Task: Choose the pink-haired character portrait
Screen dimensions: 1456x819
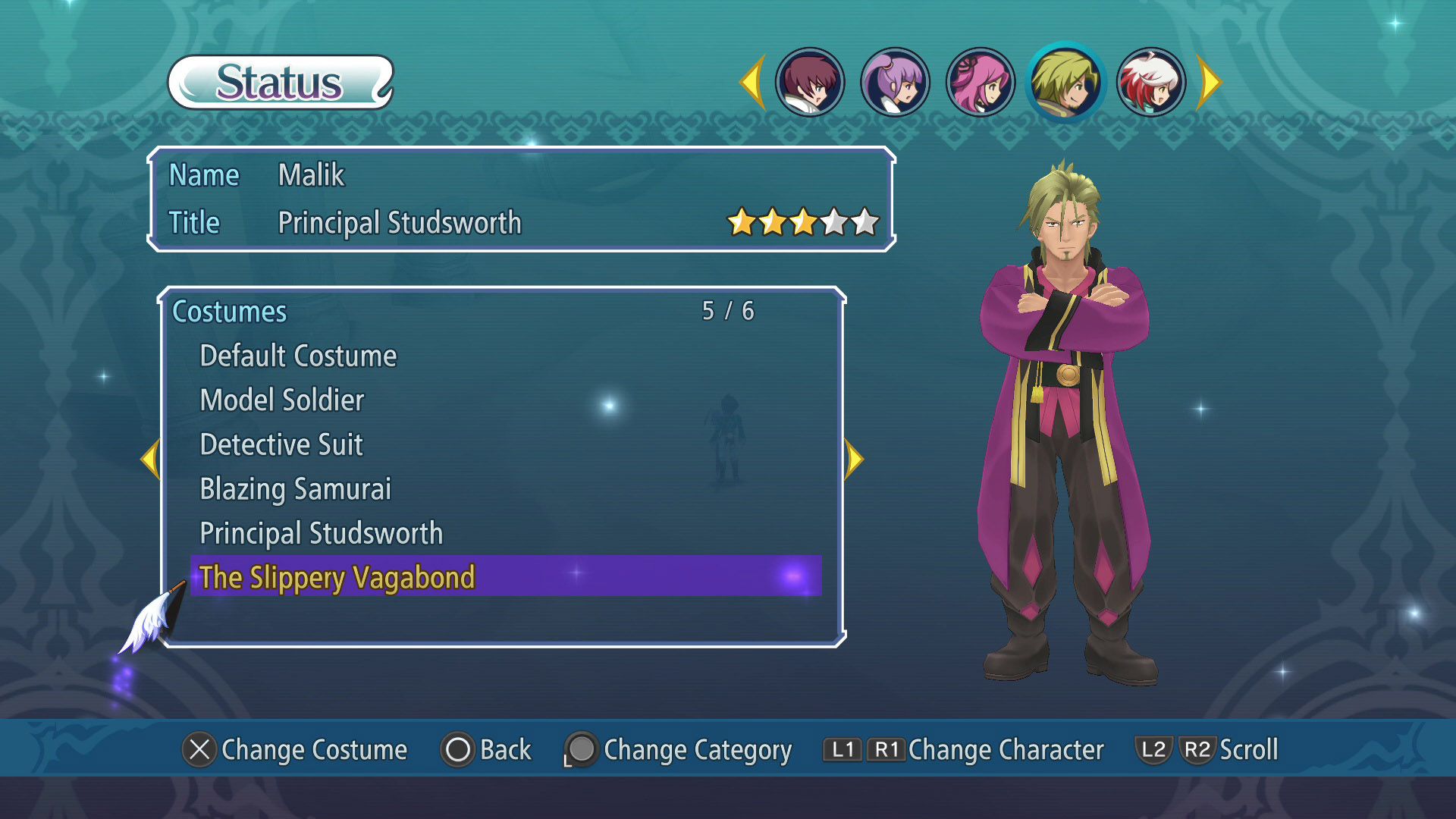Action: point(981,82)
